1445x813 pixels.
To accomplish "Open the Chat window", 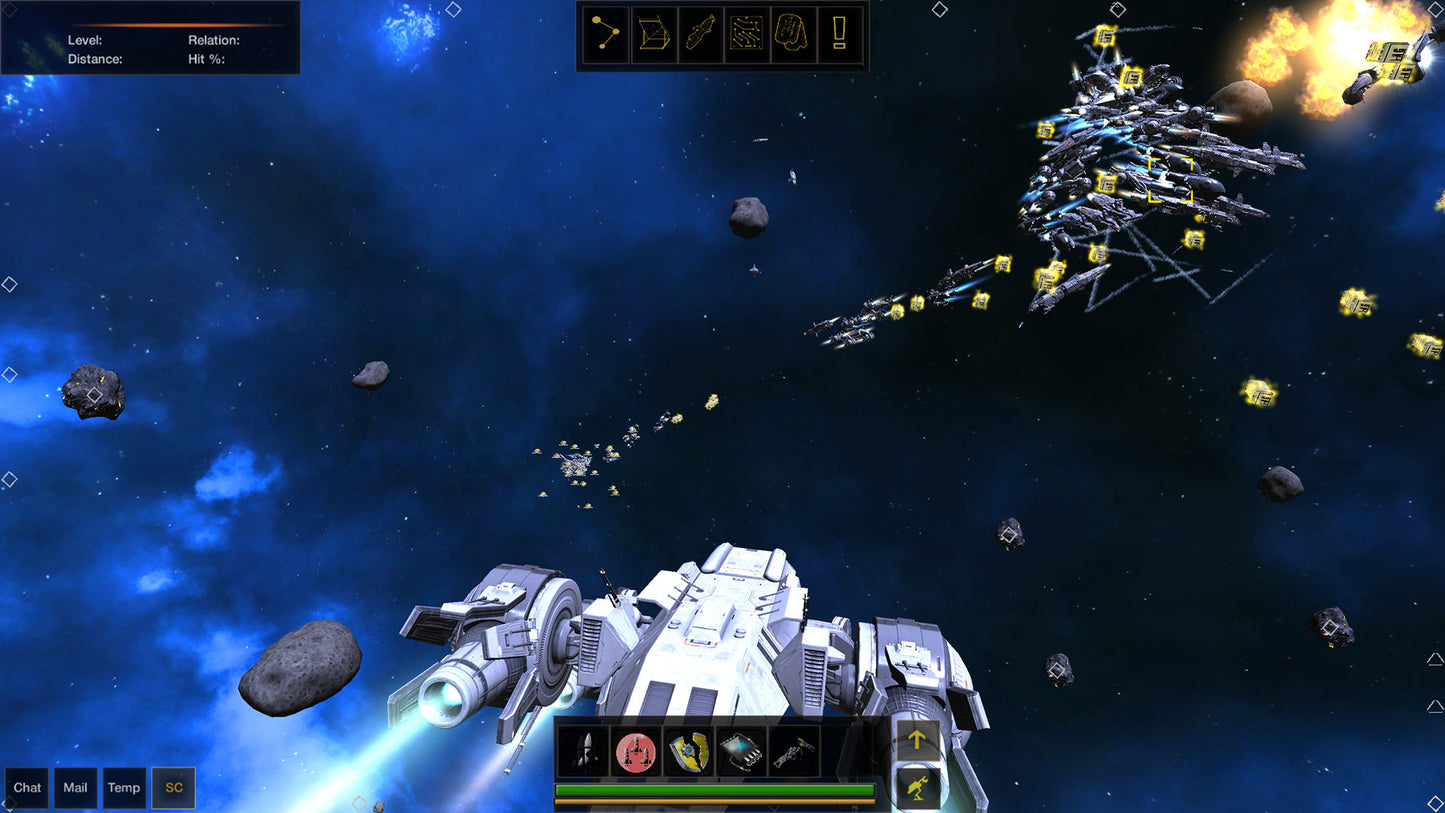I will [26, 788].
